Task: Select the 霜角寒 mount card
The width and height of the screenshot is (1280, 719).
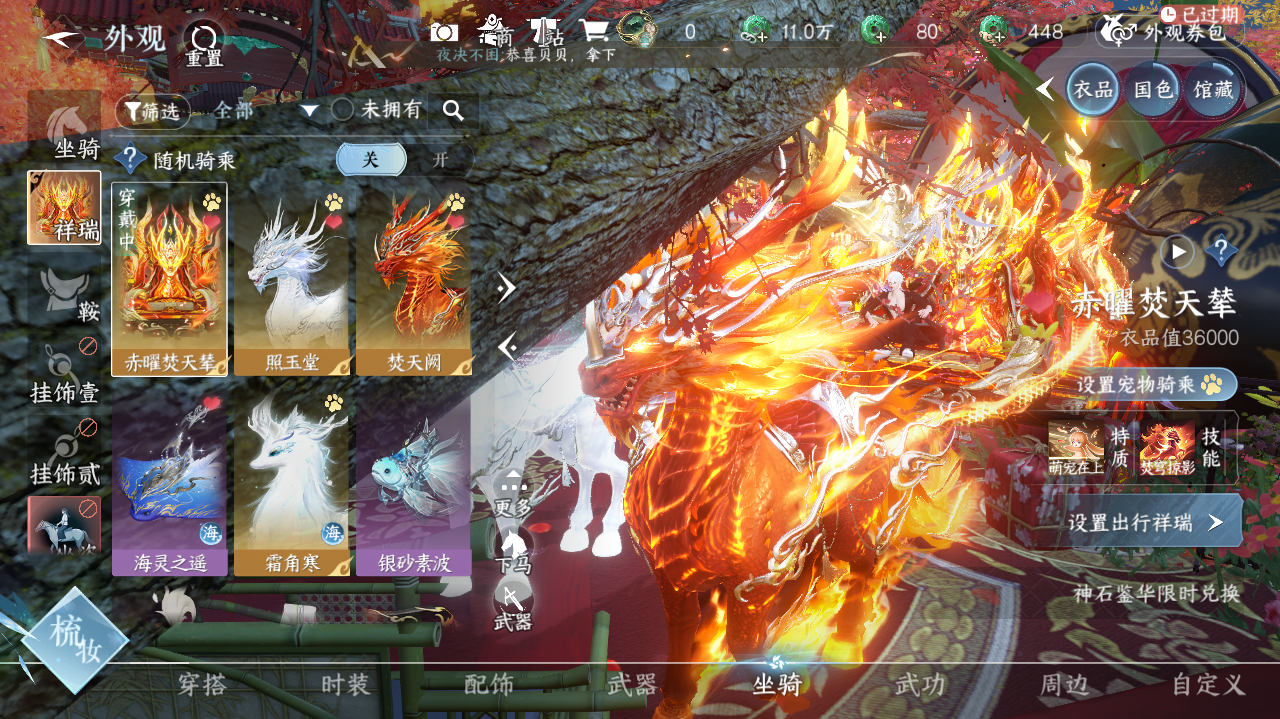Action: click(x=292, y=480)
